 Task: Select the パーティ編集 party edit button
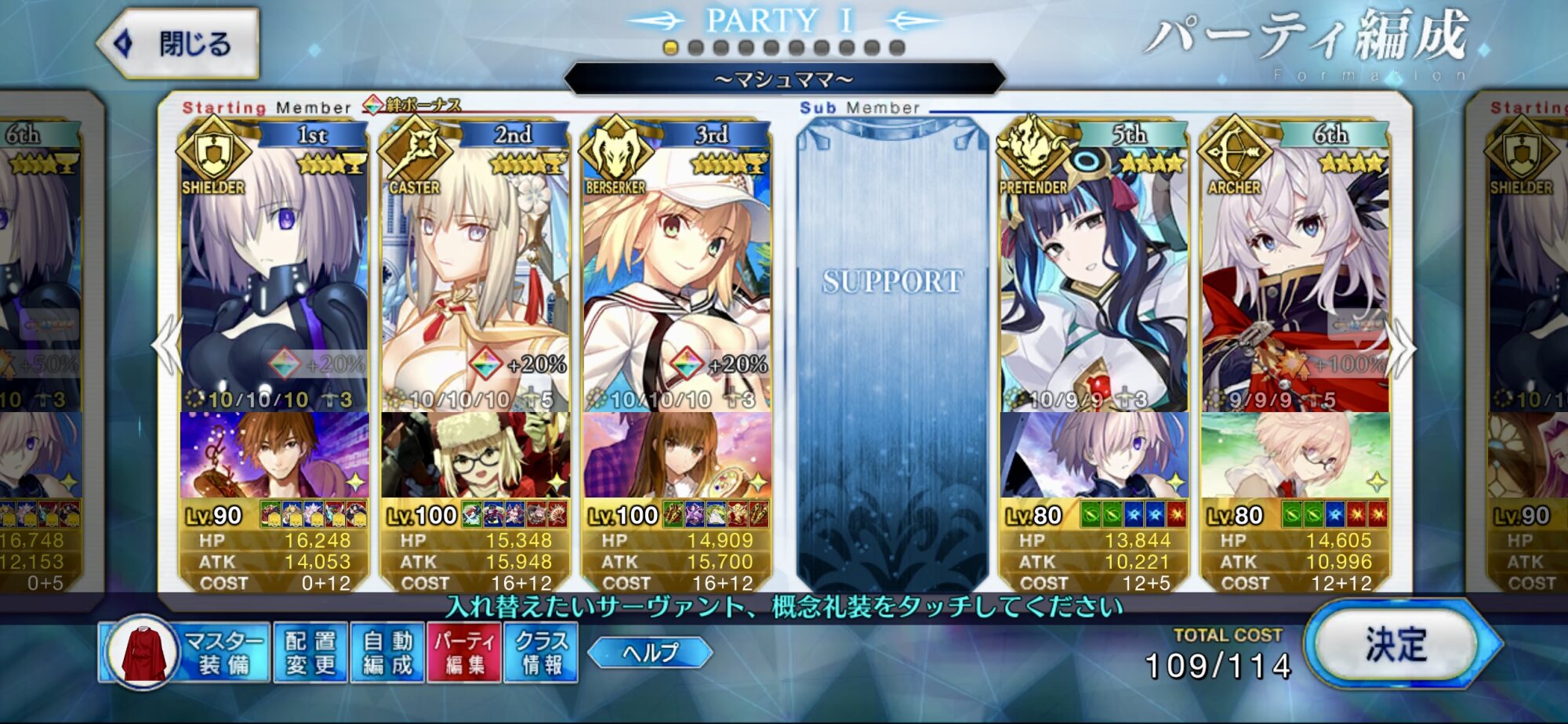[x=464, y=653]
